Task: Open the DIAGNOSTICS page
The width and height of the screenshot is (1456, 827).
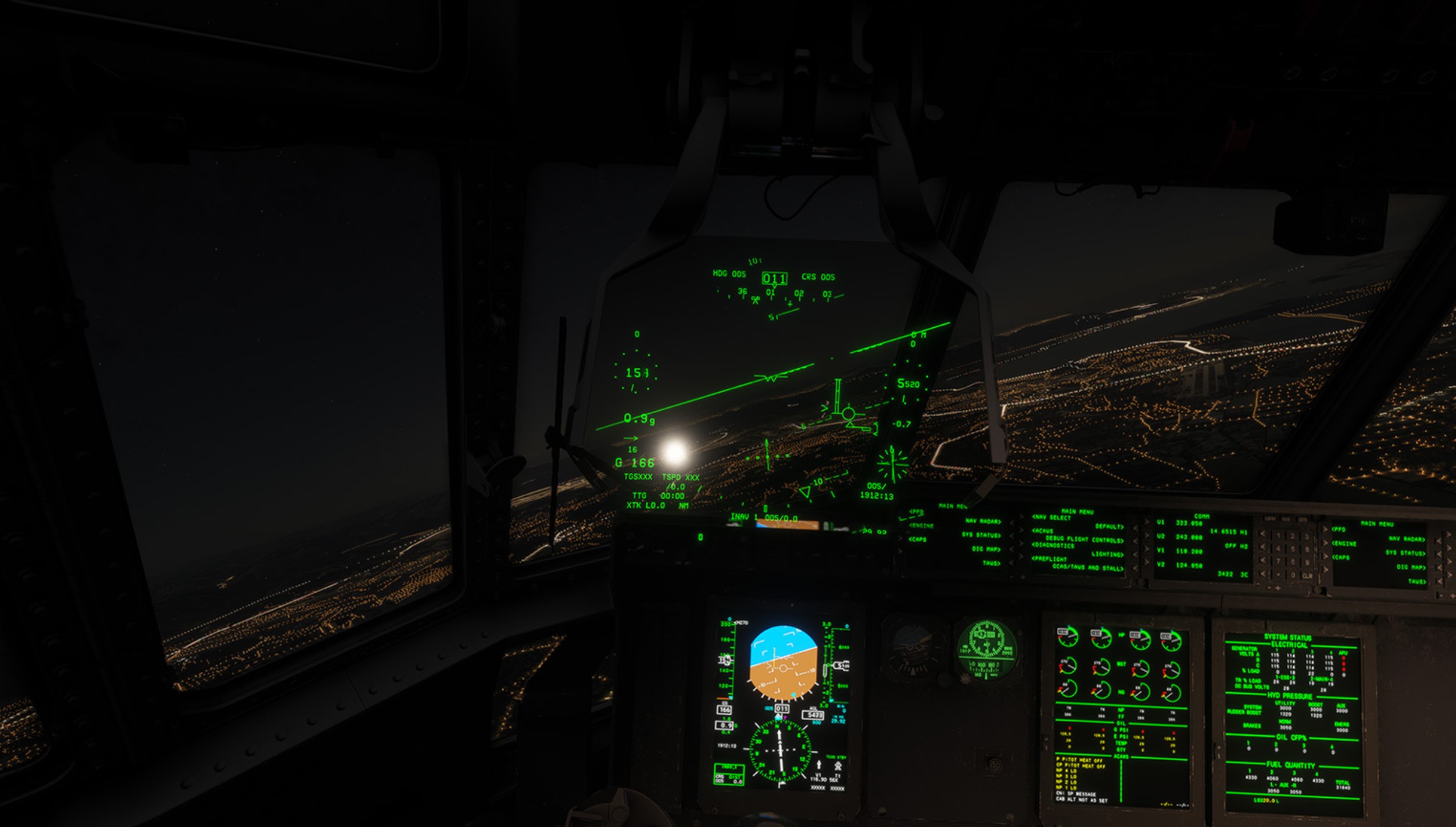Action: point(1053,545)
